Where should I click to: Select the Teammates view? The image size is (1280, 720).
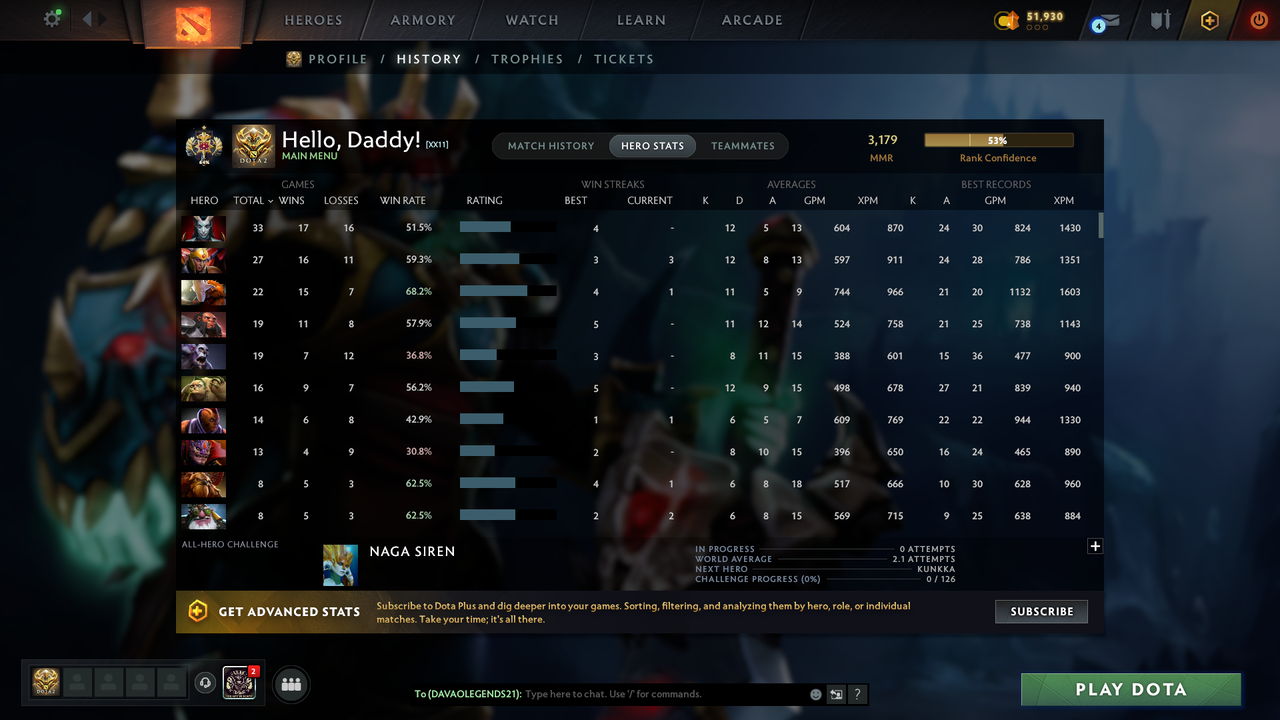[x=742, y=146]
